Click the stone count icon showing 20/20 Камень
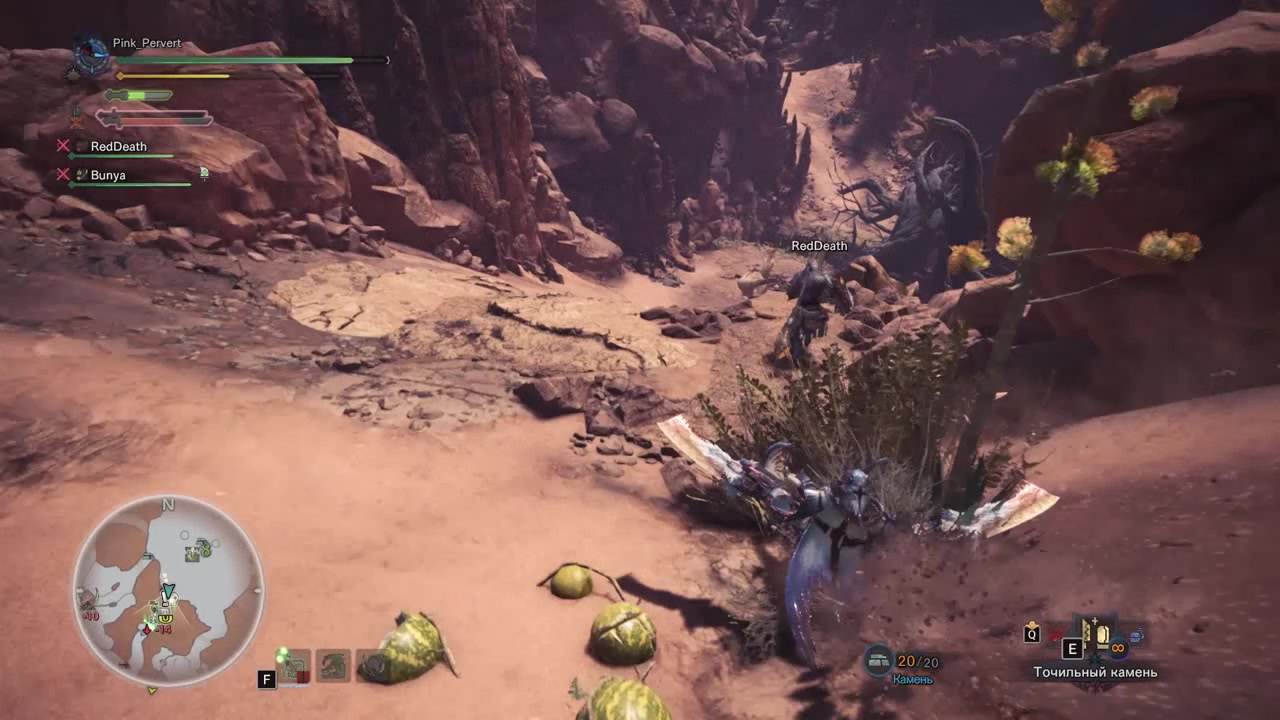Viewport: 1280px width, 720px height. point(878,657)
